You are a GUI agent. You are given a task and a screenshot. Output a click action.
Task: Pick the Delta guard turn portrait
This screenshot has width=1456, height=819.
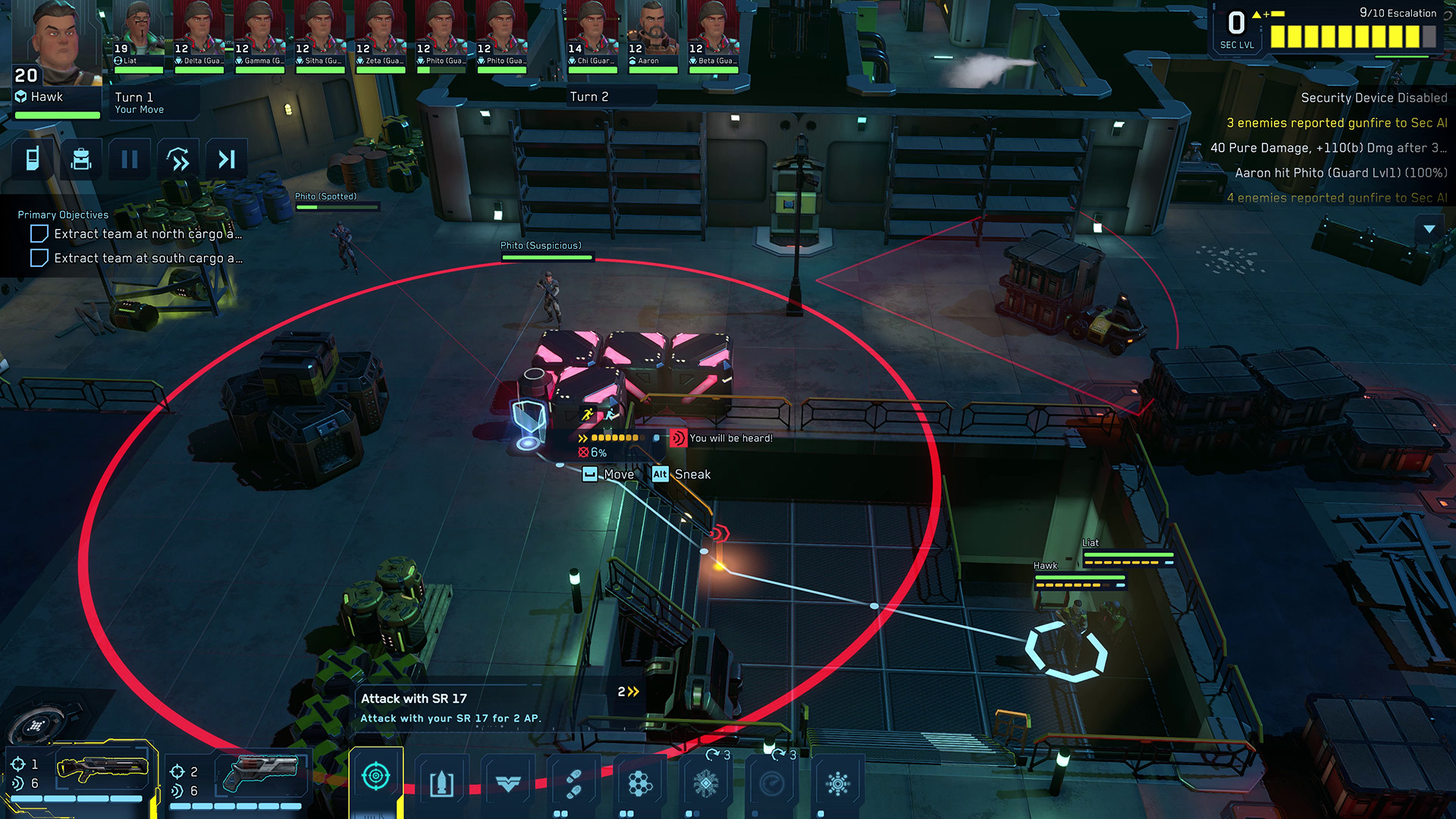[x=199, y=34]
